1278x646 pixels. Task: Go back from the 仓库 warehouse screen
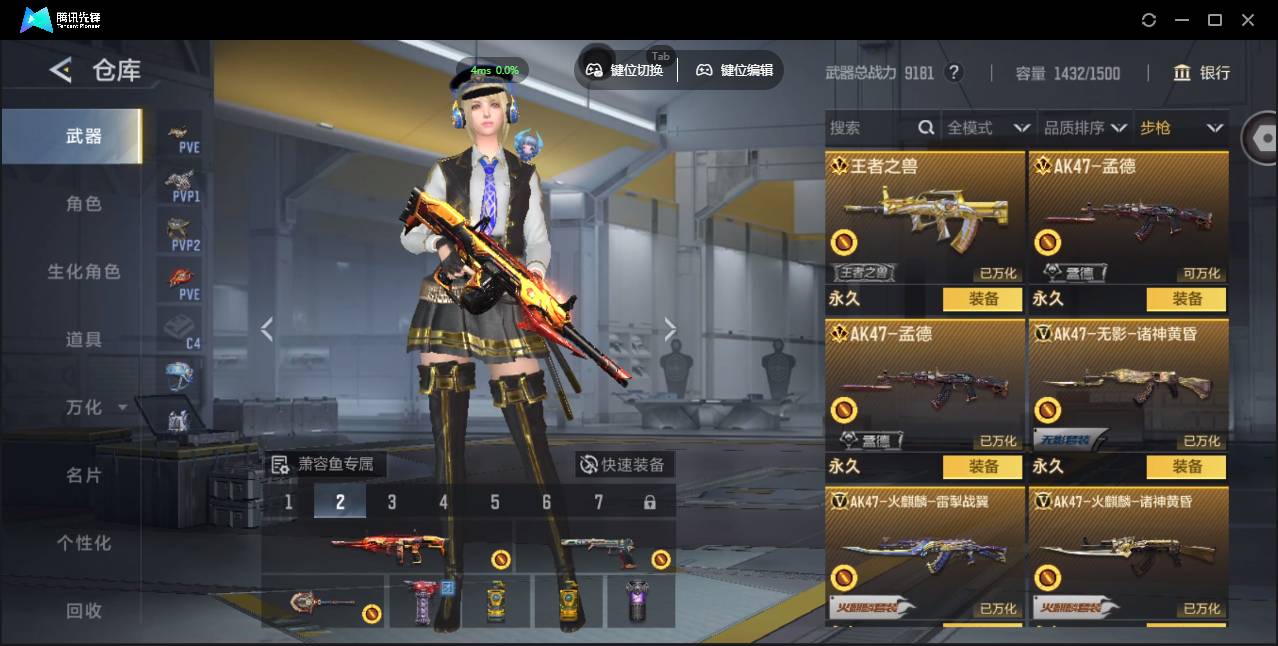tap(61, 70)
